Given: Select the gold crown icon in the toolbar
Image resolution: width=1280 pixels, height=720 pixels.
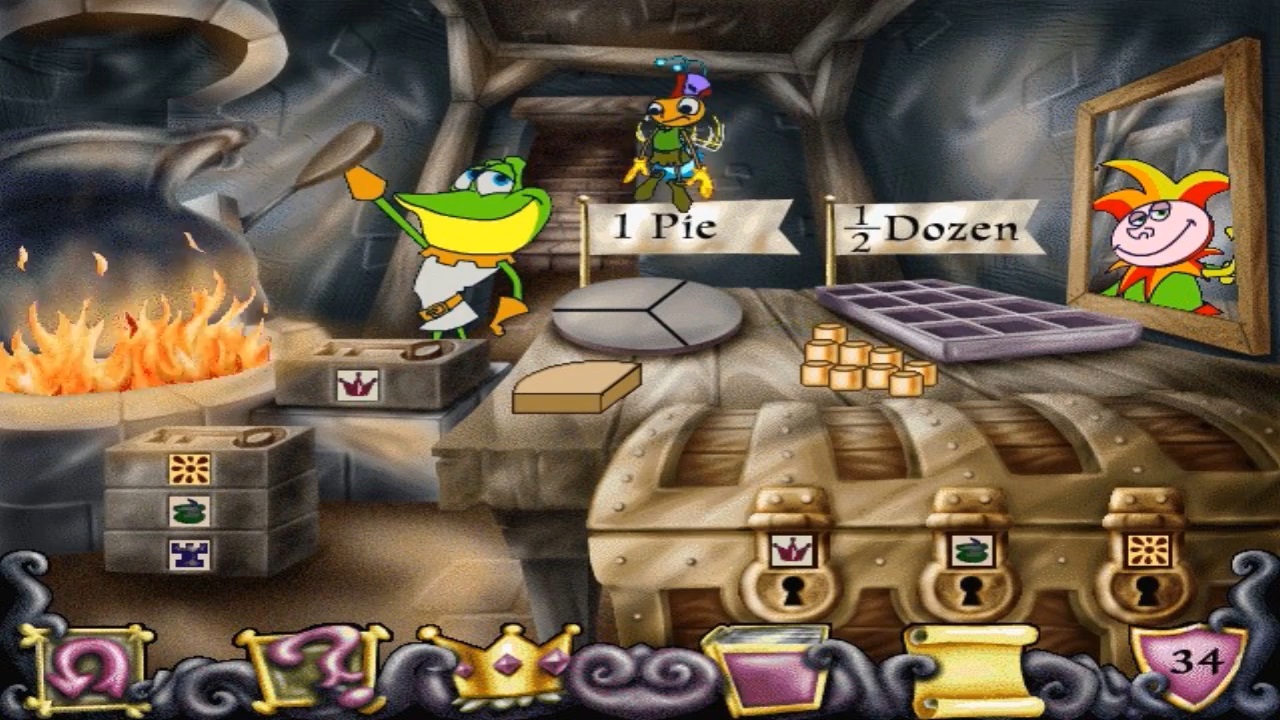Looking at the screenshot, I should coord(499,661).
